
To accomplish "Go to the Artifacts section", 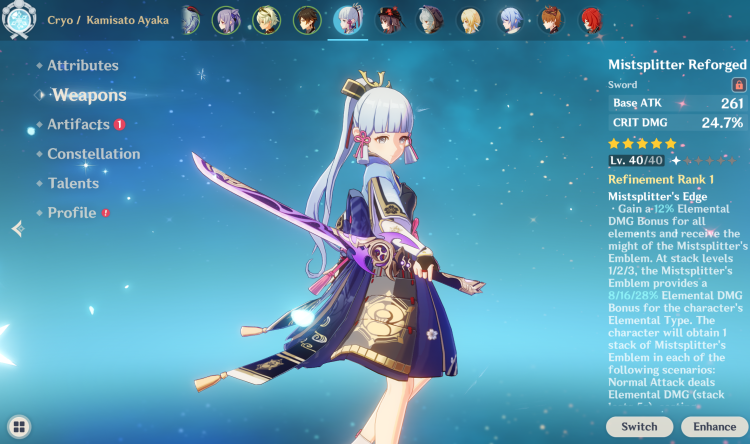I will coord(79,125).
